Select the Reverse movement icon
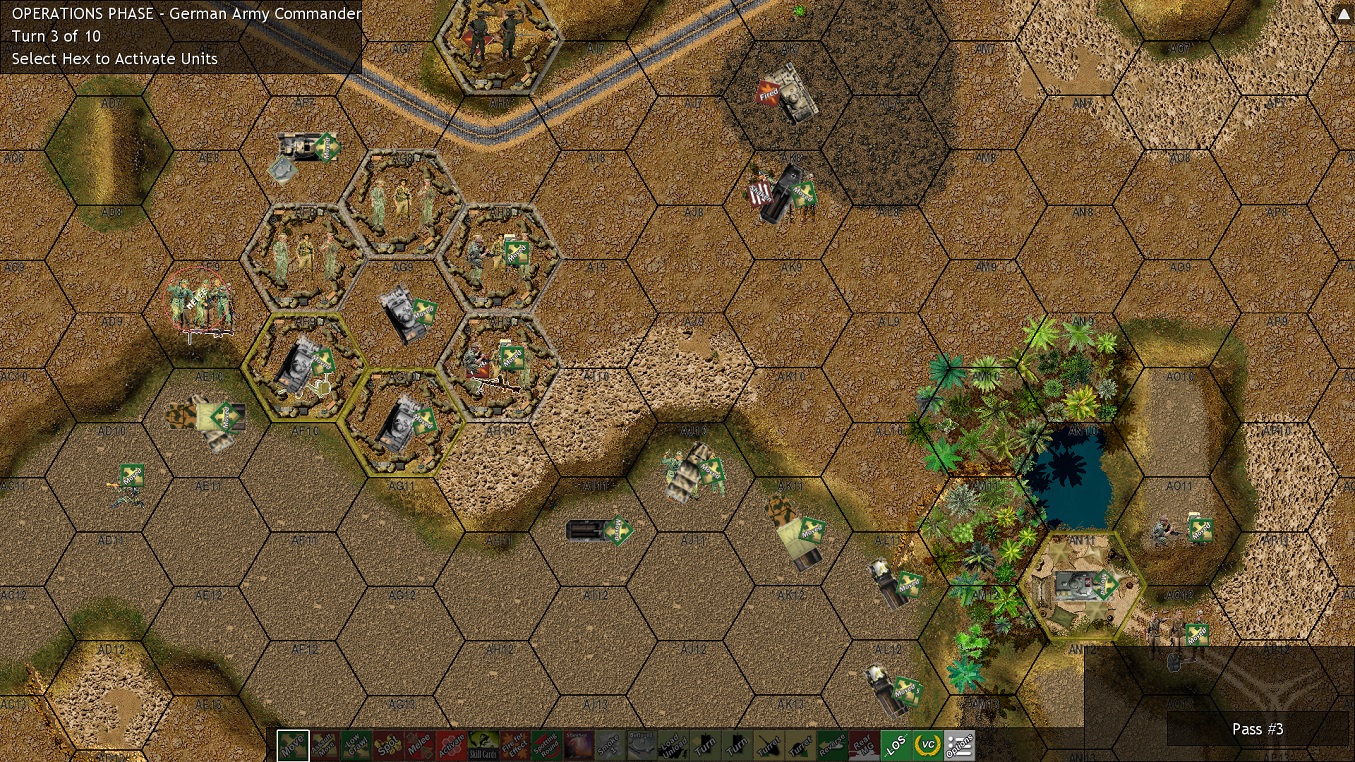 tap(830, 744)
